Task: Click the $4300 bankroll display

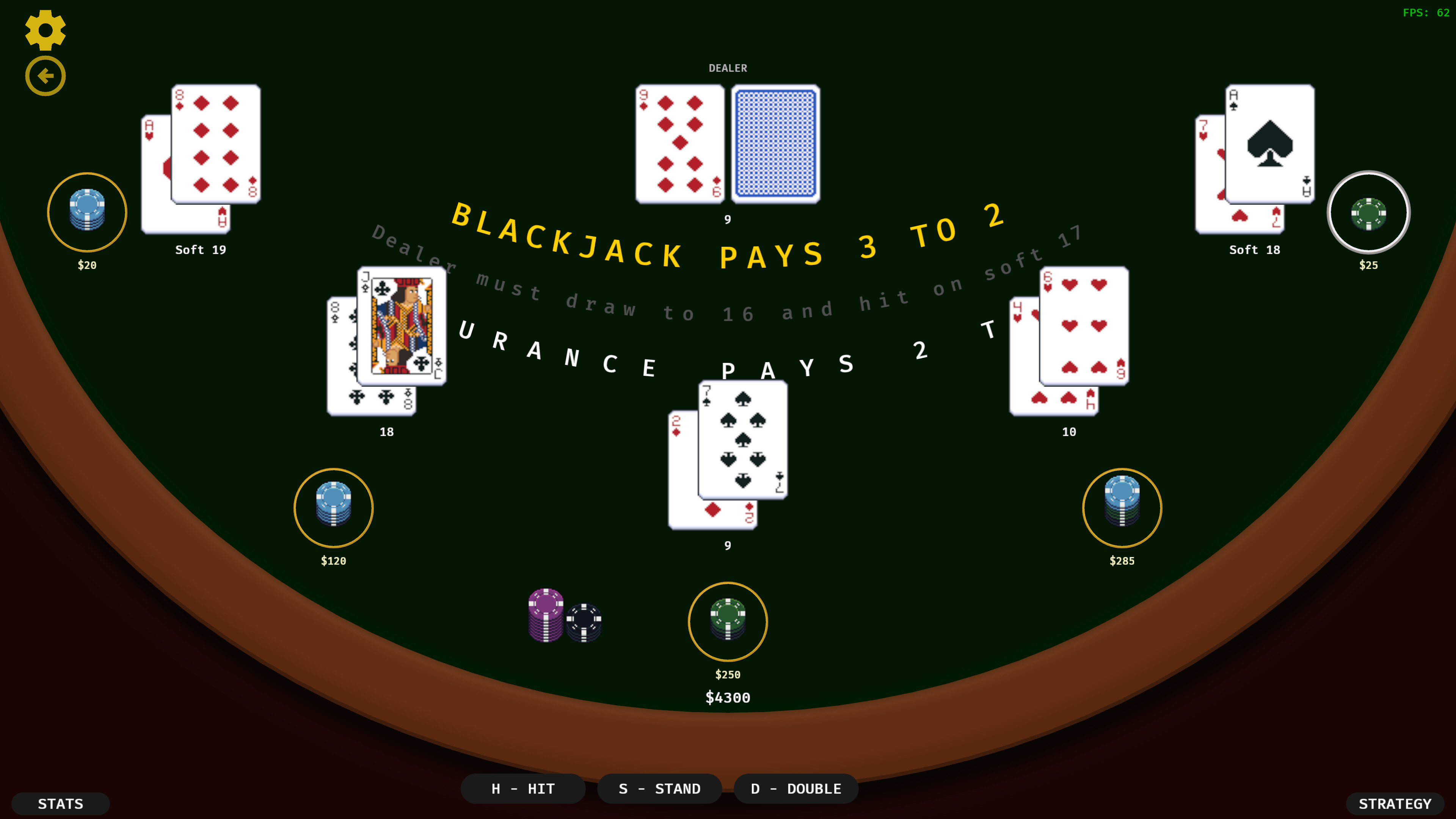Action: [728, 698]
